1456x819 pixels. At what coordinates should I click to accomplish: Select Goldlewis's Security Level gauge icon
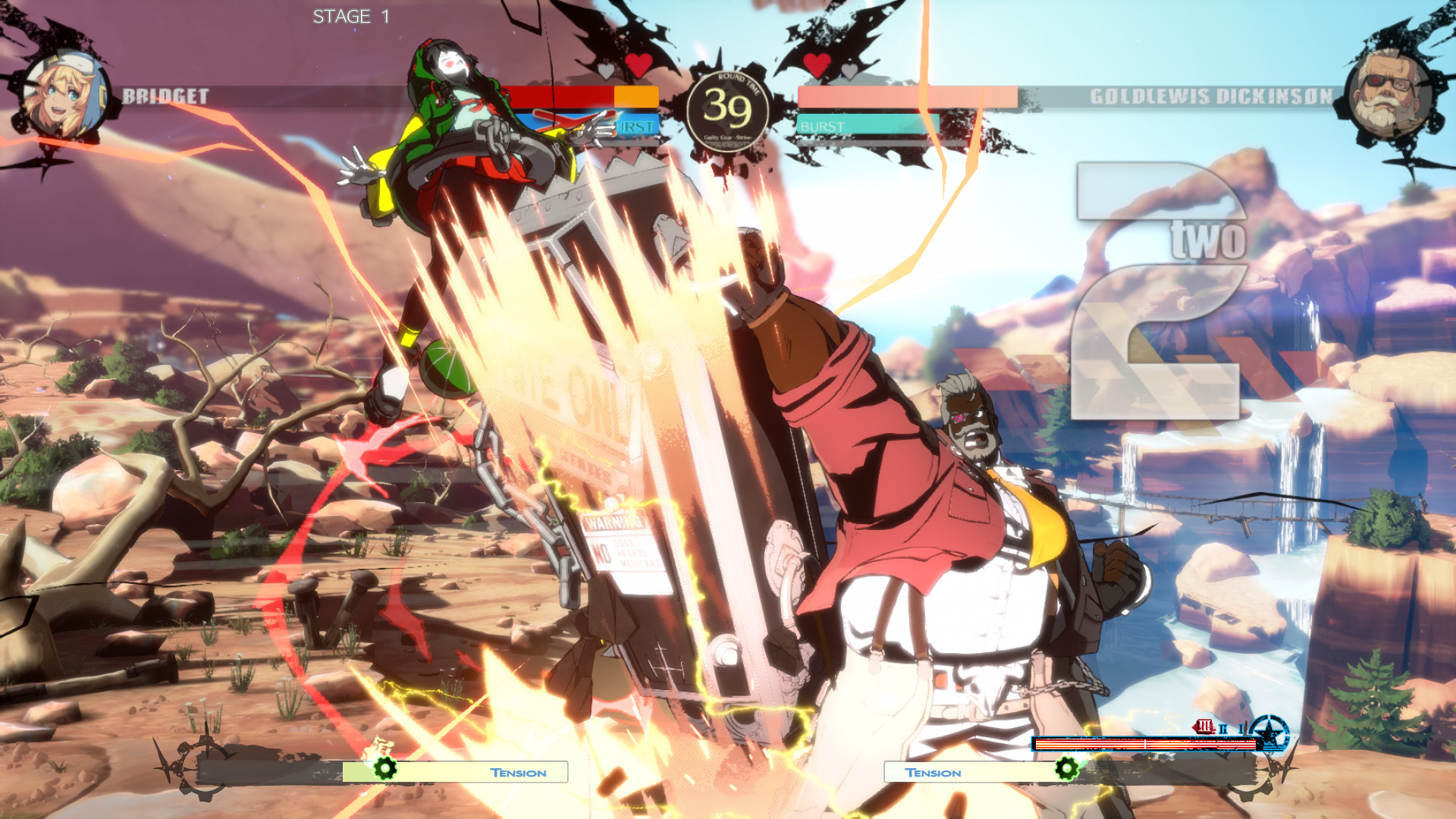(x=1204, y=724)
